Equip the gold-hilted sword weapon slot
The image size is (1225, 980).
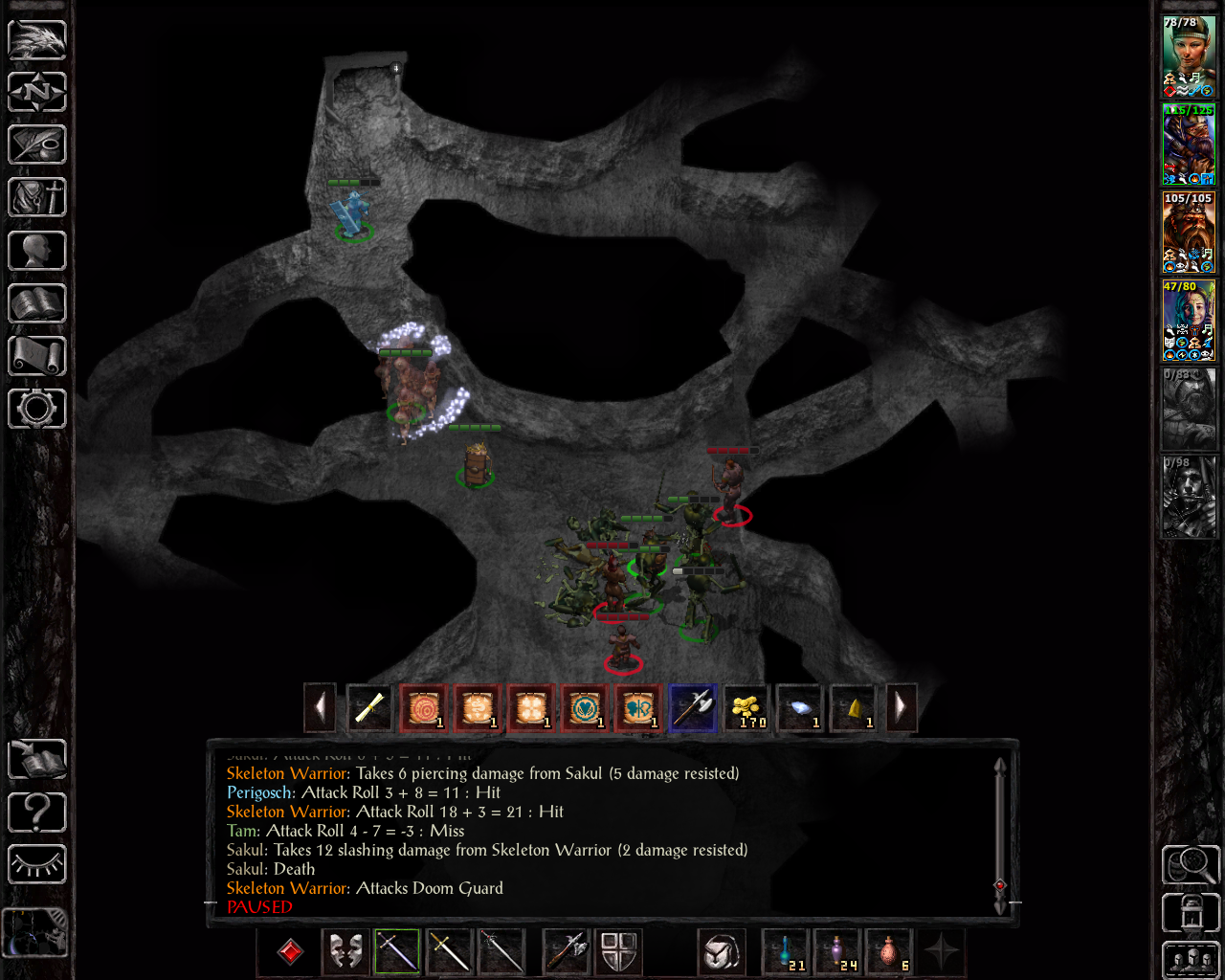[x=449, y=951]
